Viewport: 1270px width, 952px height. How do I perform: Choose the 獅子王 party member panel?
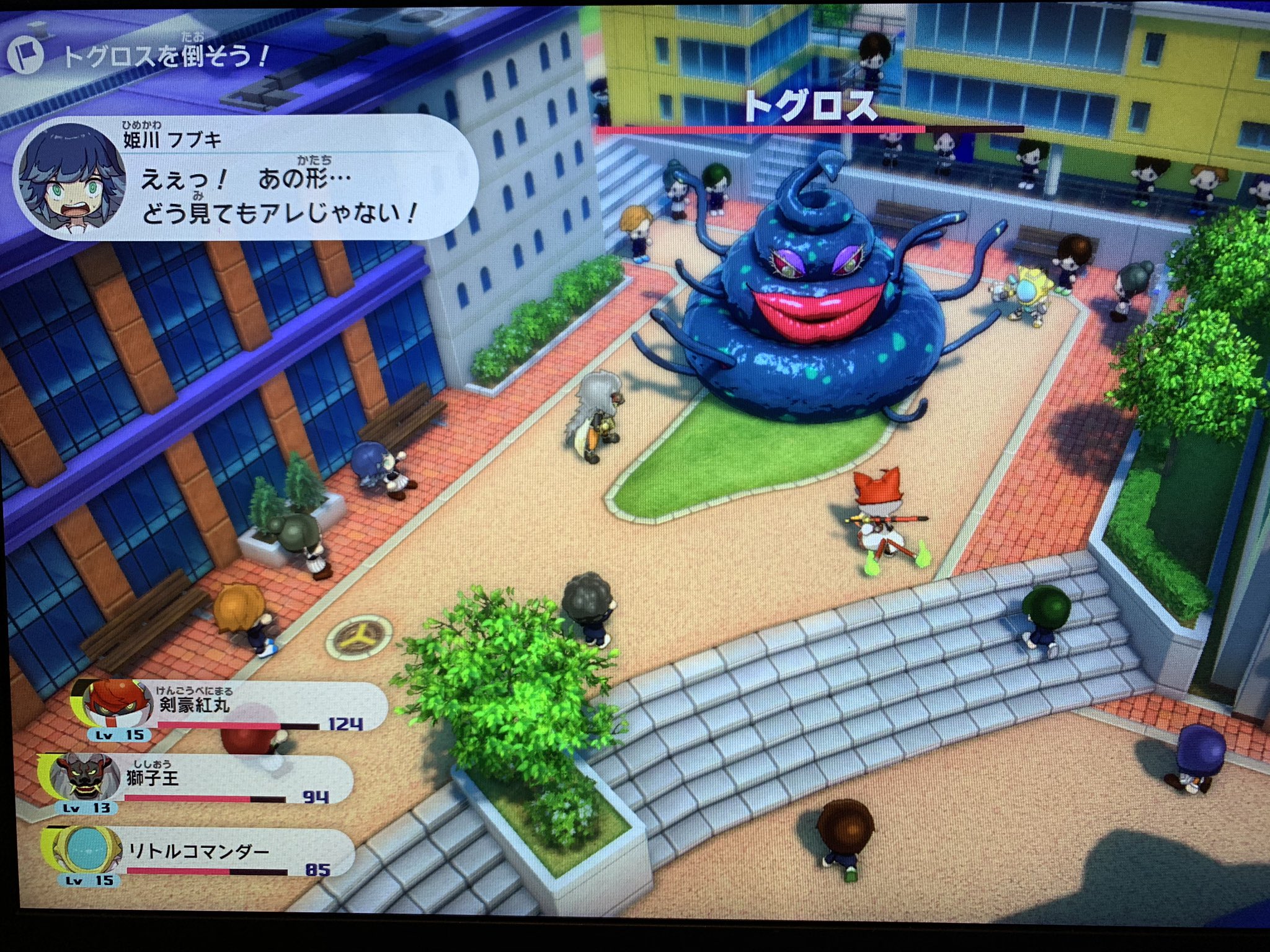point(198,782)
